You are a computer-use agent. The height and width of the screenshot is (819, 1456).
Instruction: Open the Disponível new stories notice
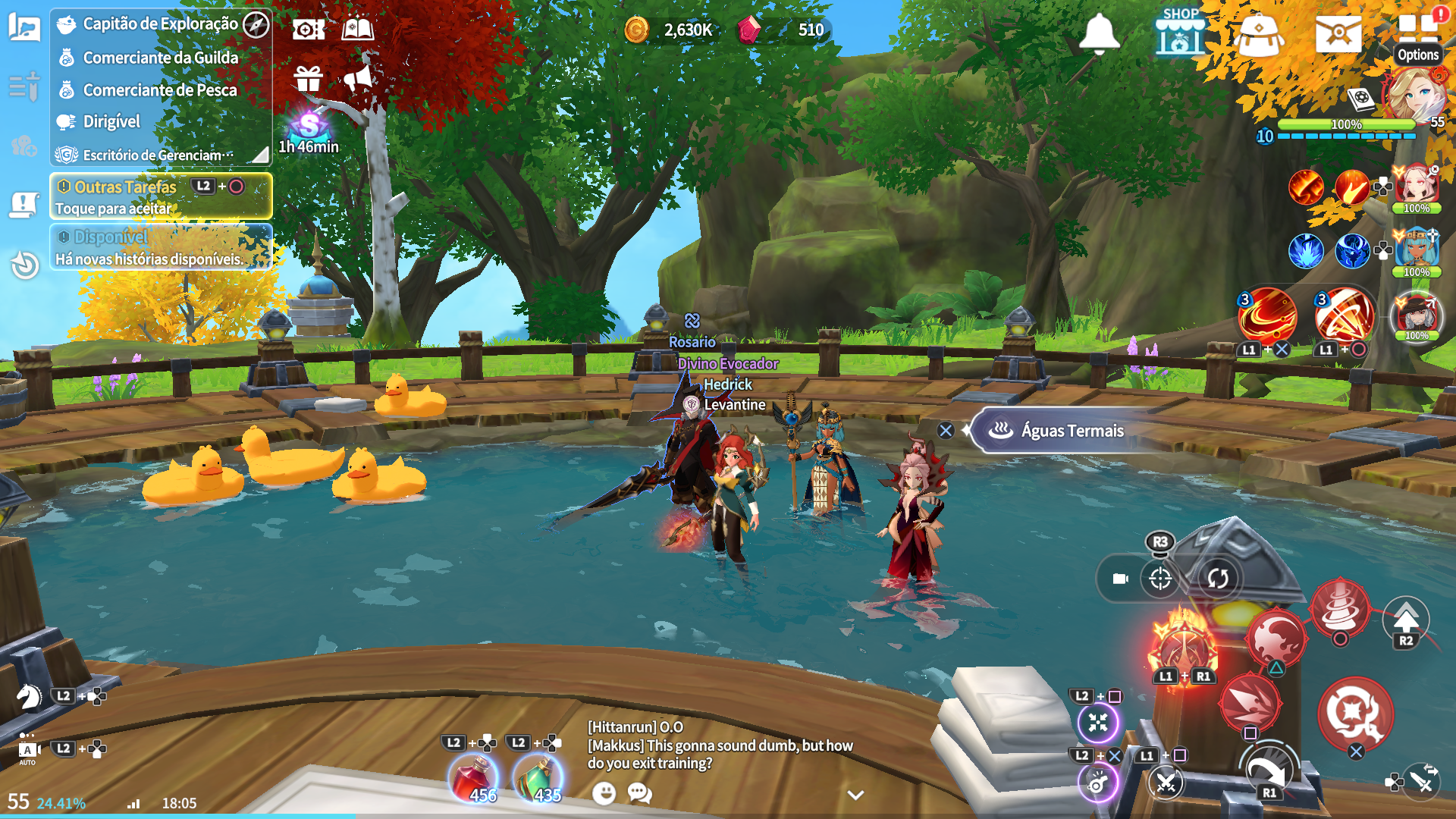pos(160,248)
